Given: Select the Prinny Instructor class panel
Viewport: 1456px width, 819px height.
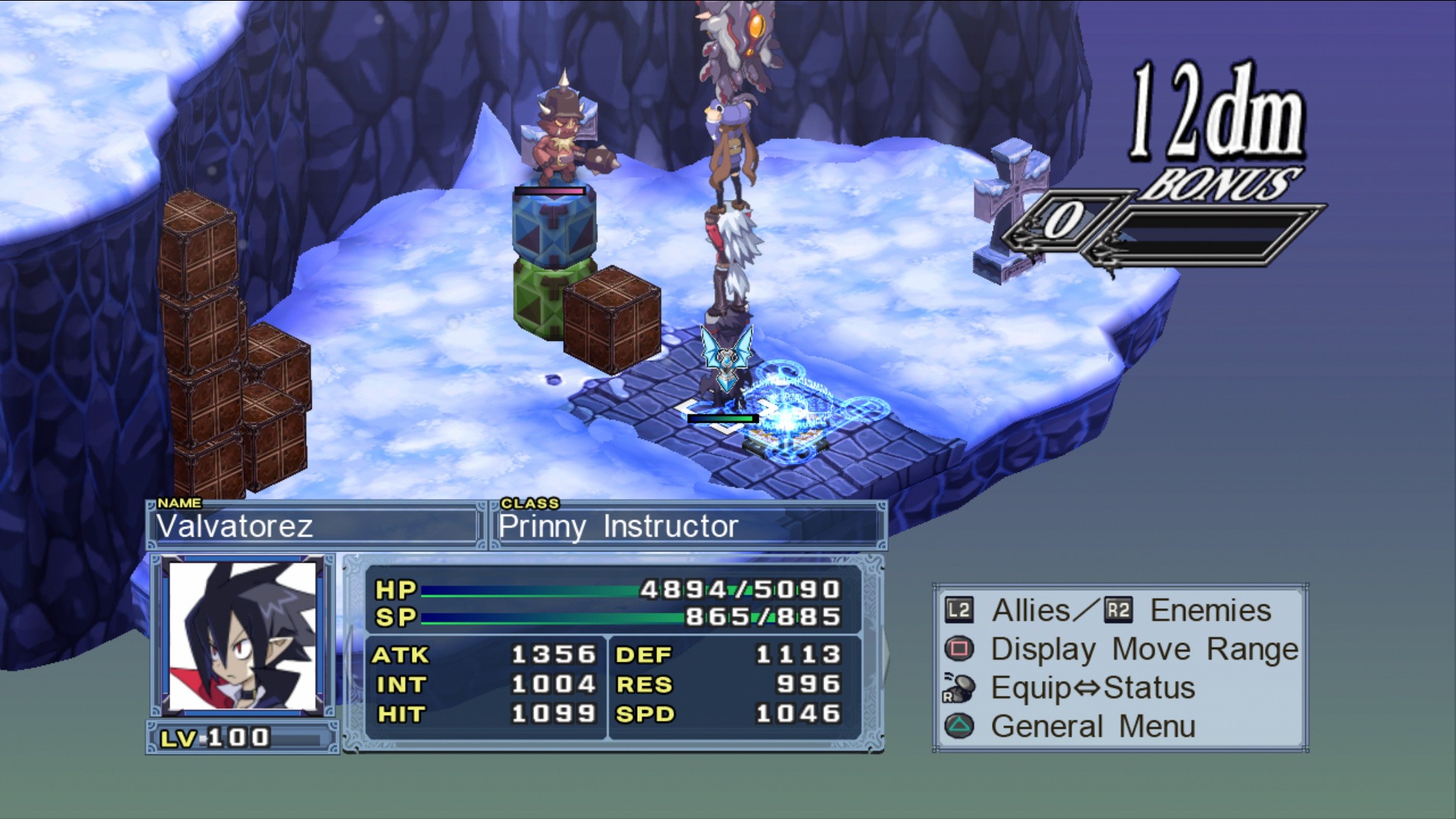Looking at the screenshot, I should [x=689, y=526].
